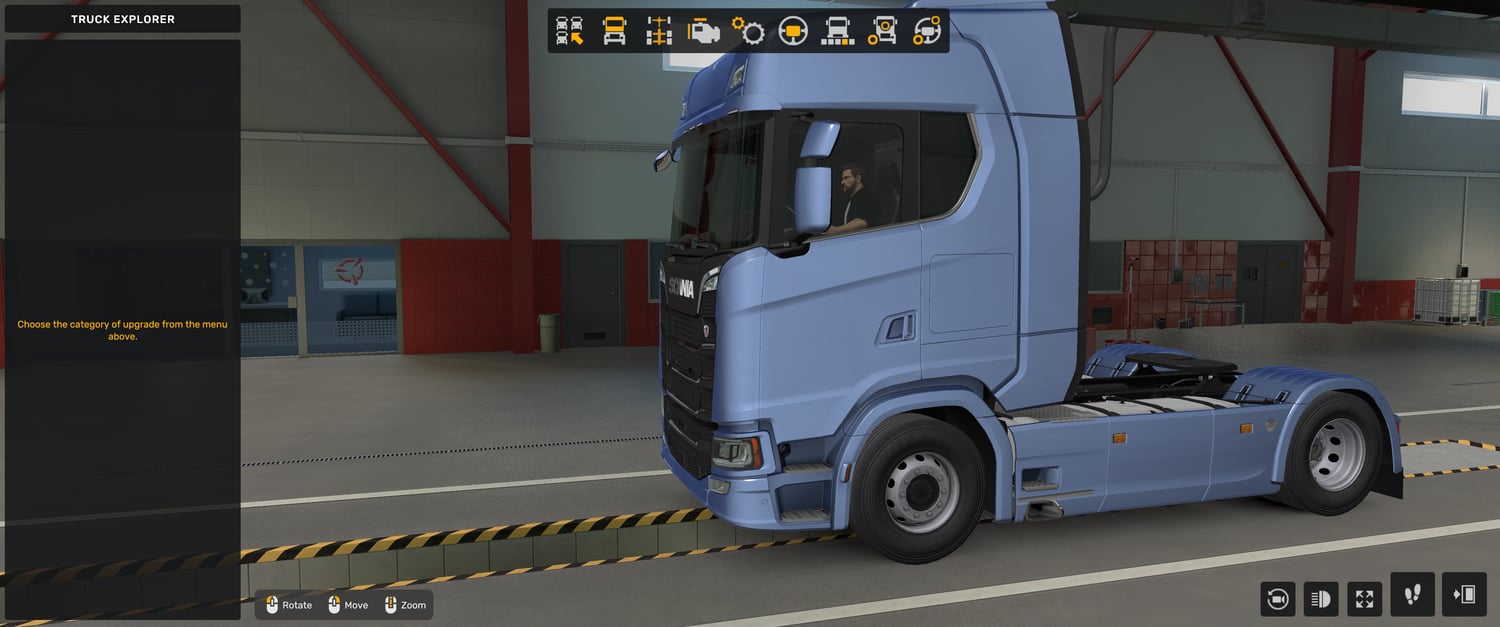Open the steering wheel interior category
1500x627 pixels.
793,31
